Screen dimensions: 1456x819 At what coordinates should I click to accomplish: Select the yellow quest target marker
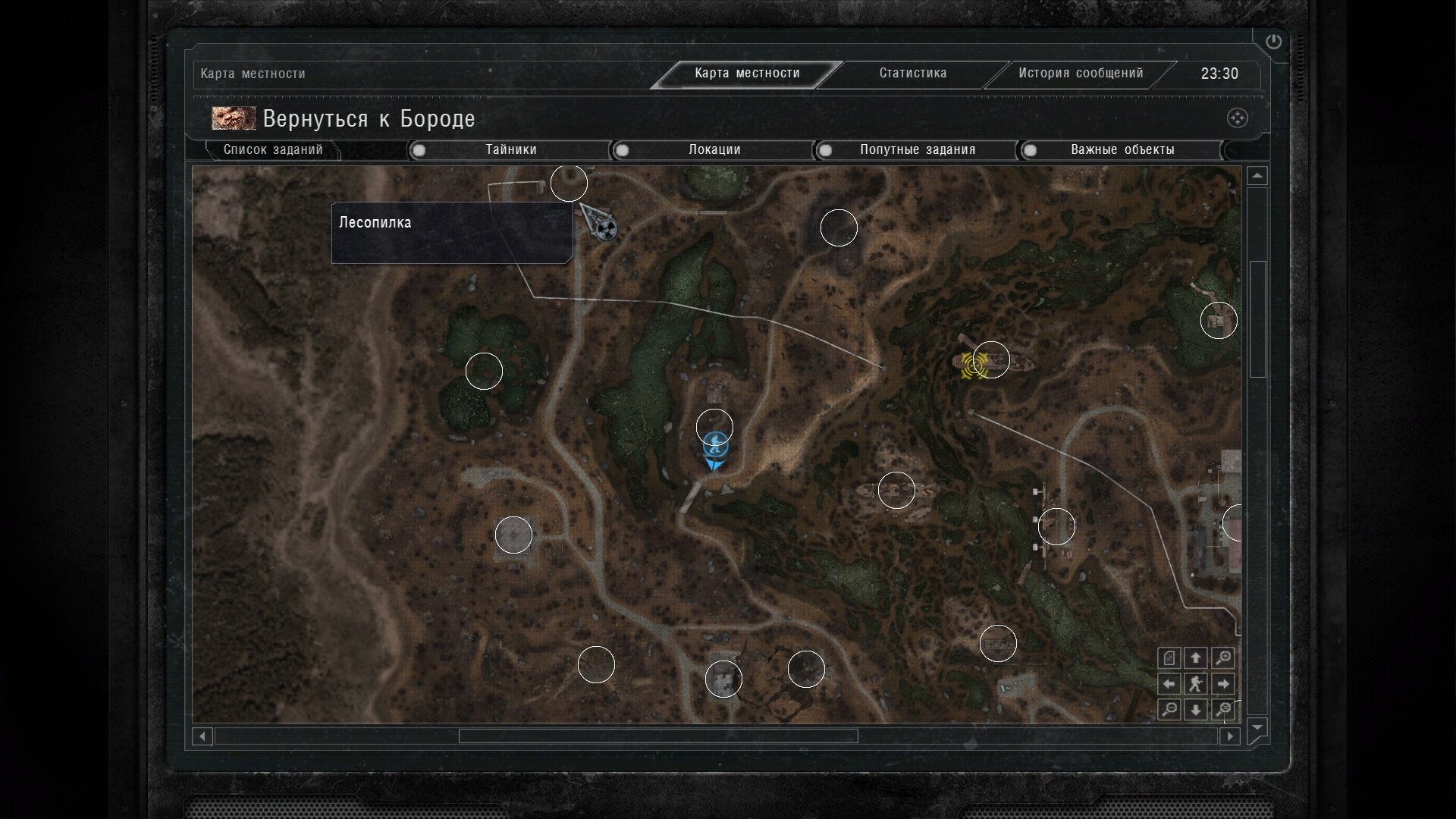click(974, 366)
